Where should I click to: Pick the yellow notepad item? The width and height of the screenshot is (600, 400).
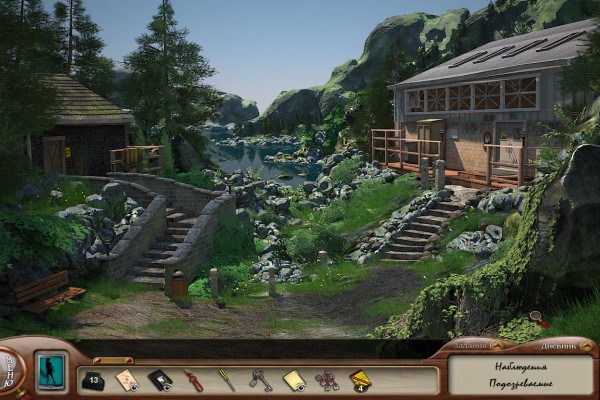(x=293, y=380)
